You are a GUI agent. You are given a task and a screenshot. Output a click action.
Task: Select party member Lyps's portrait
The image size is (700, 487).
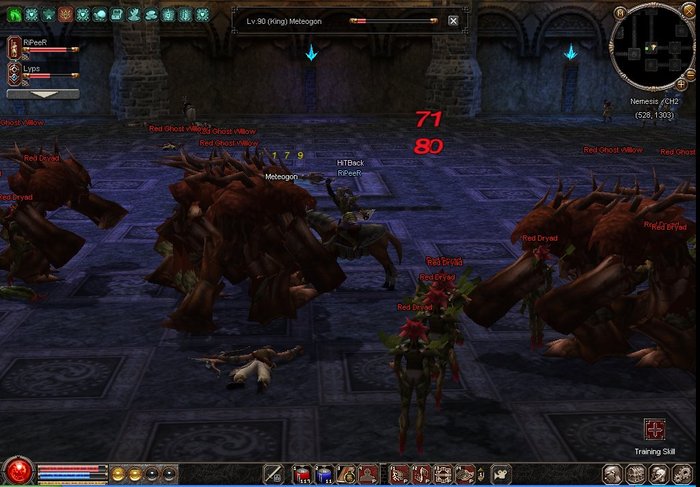click(14, 72)
